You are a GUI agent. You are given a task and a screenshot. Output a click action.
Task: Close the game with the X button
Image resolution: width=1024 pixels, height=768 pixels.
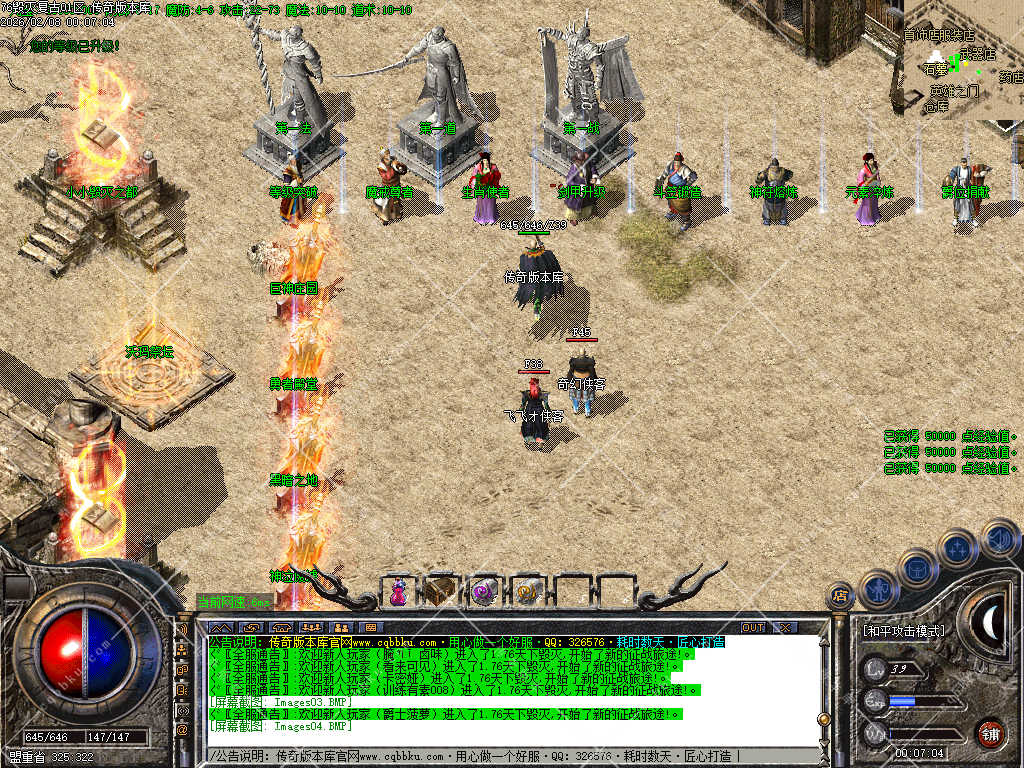786,627
